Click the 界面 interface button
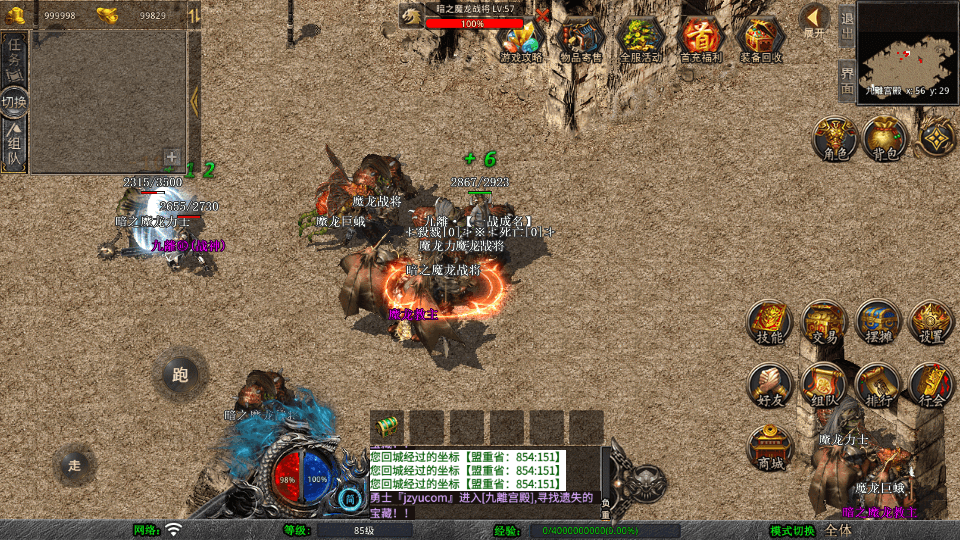960x540 pixels. pos(846,80)
